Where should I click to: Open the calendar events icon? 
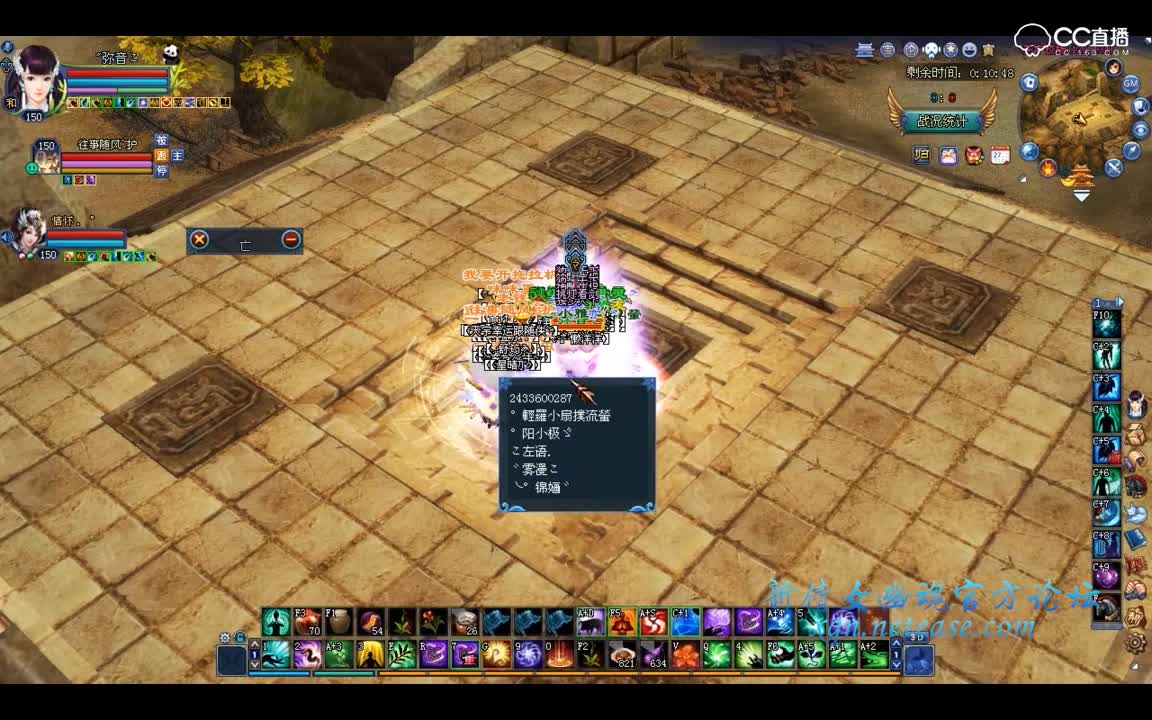tap(999, 155)
